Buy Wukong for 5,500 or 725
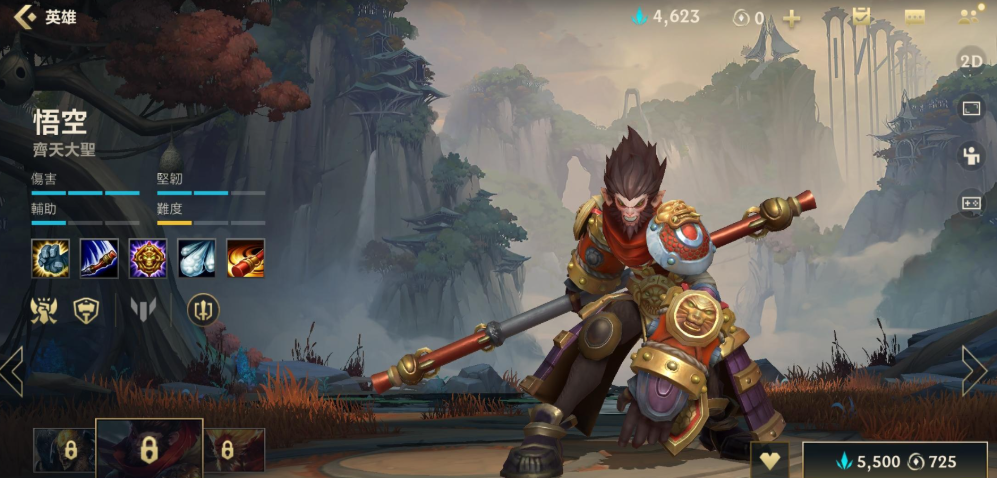Screen dimensions: 997x478 pos(895,461)
